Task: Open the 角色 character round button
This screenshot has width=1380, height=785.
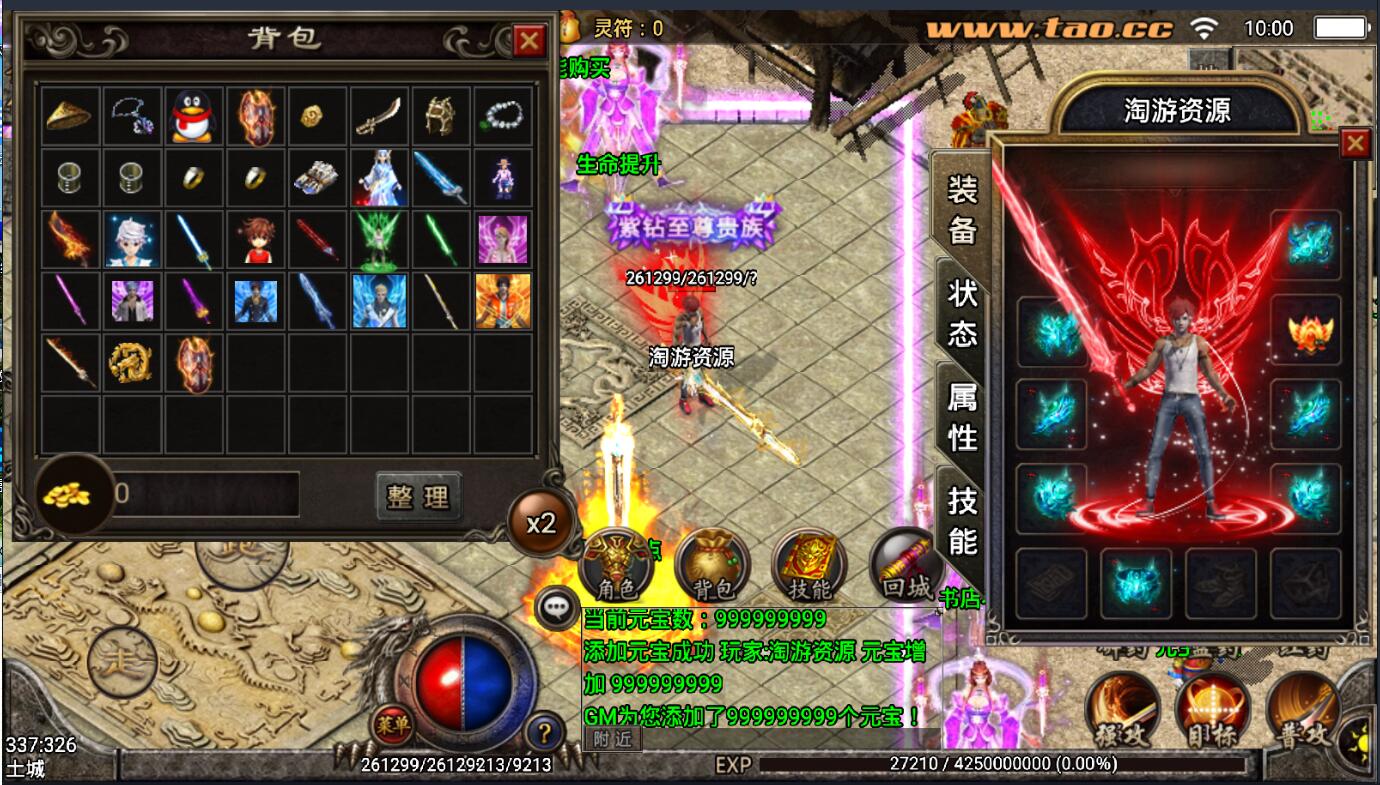Action: pos(616,567)
